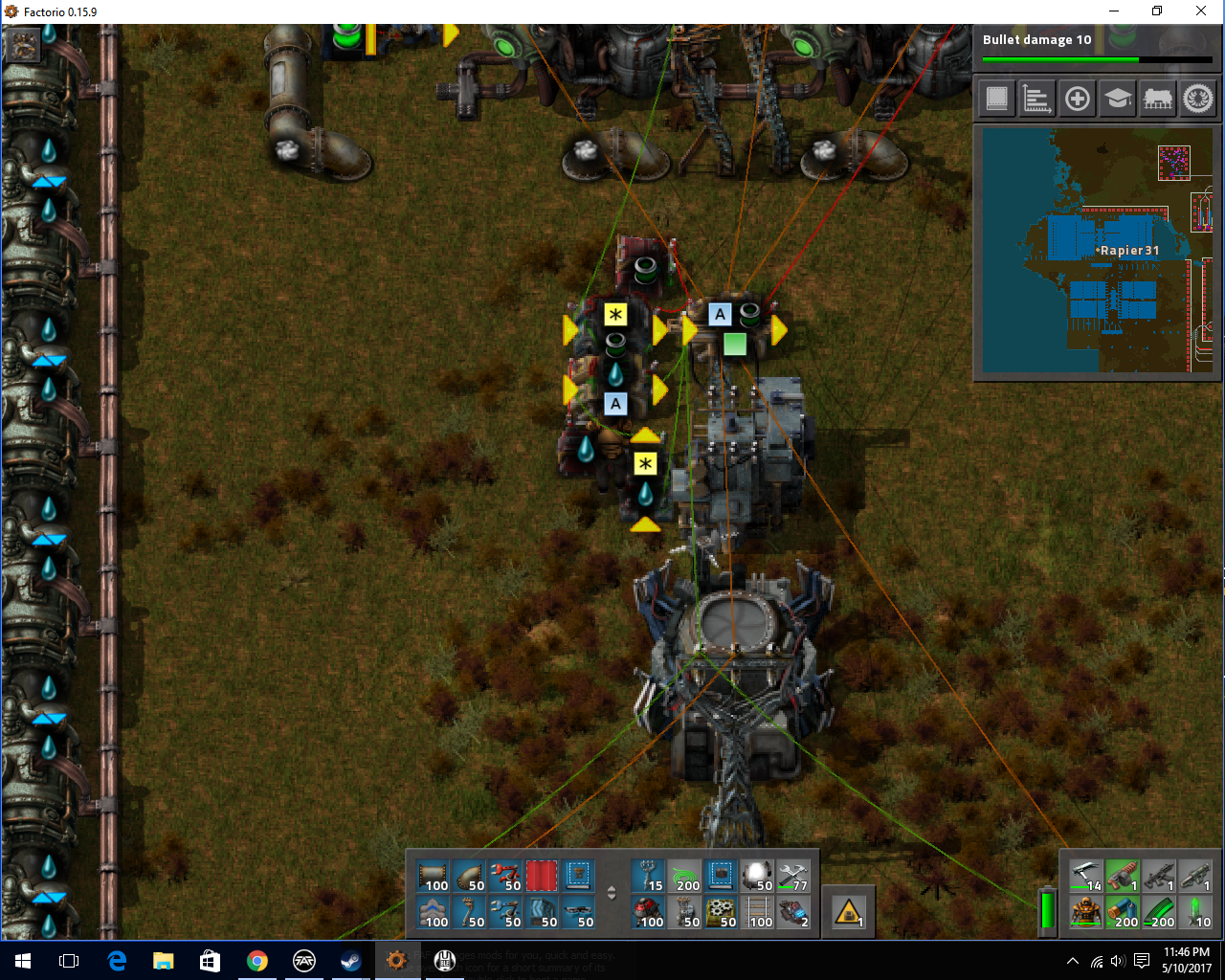1225x980 pixels.
Task: Select the lamp stack of 50
Action: [x=758, y=877]
